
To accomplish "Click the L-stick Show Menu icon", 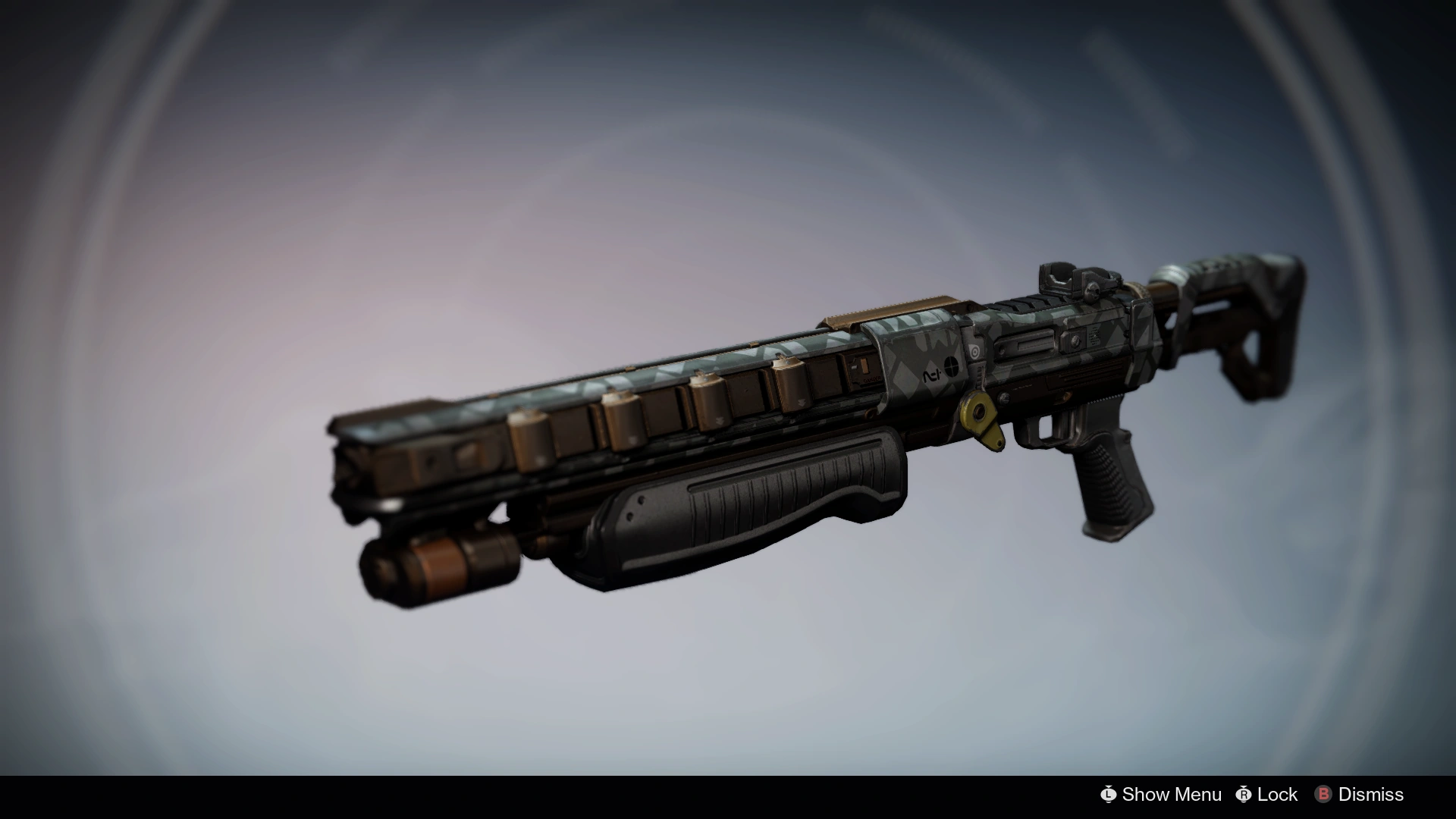I will pos(1108,795).
